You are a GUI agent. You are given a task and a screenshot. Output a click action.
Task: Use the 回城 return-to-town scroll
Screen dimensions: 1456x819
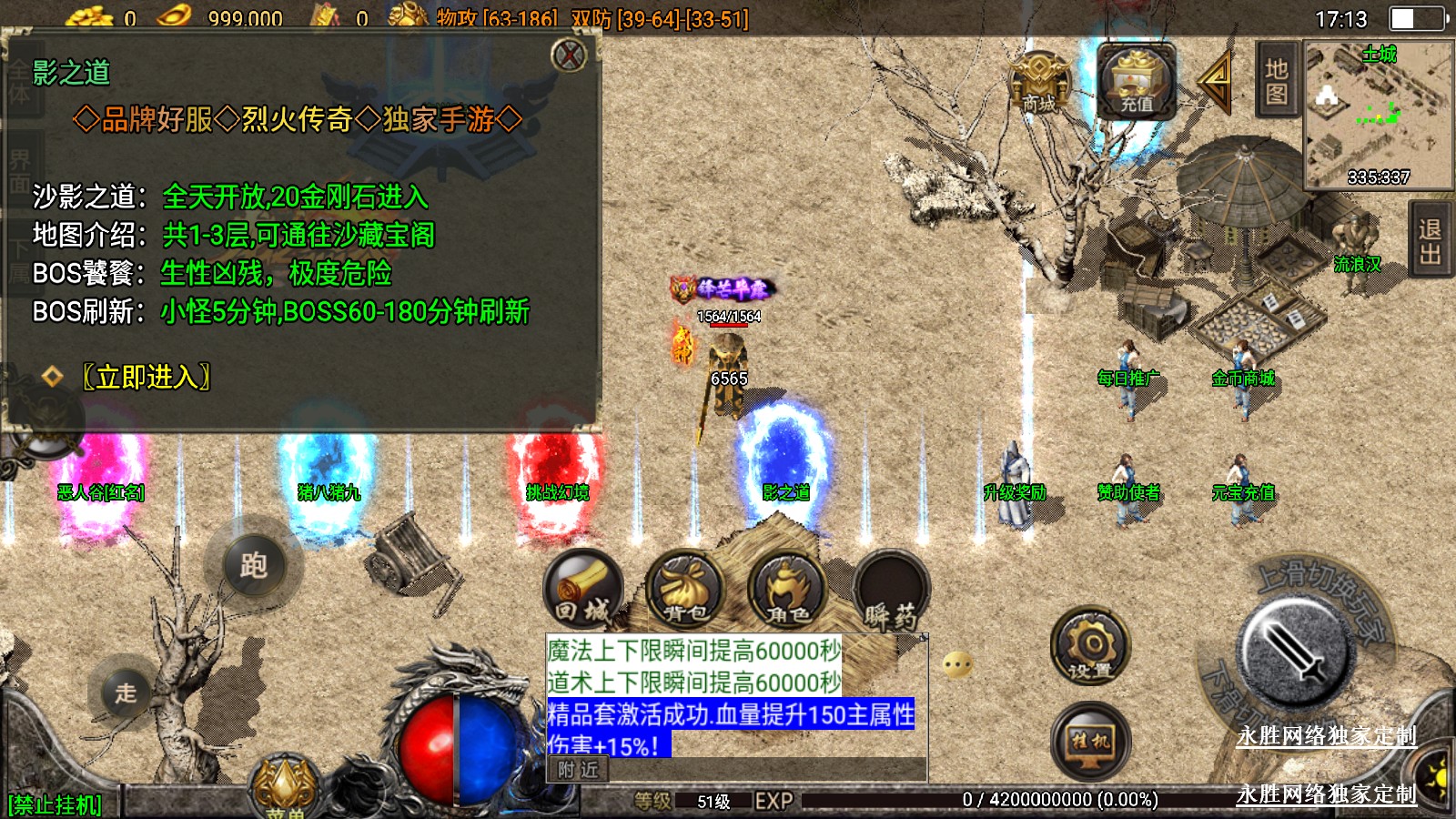[x=582, y=591]
